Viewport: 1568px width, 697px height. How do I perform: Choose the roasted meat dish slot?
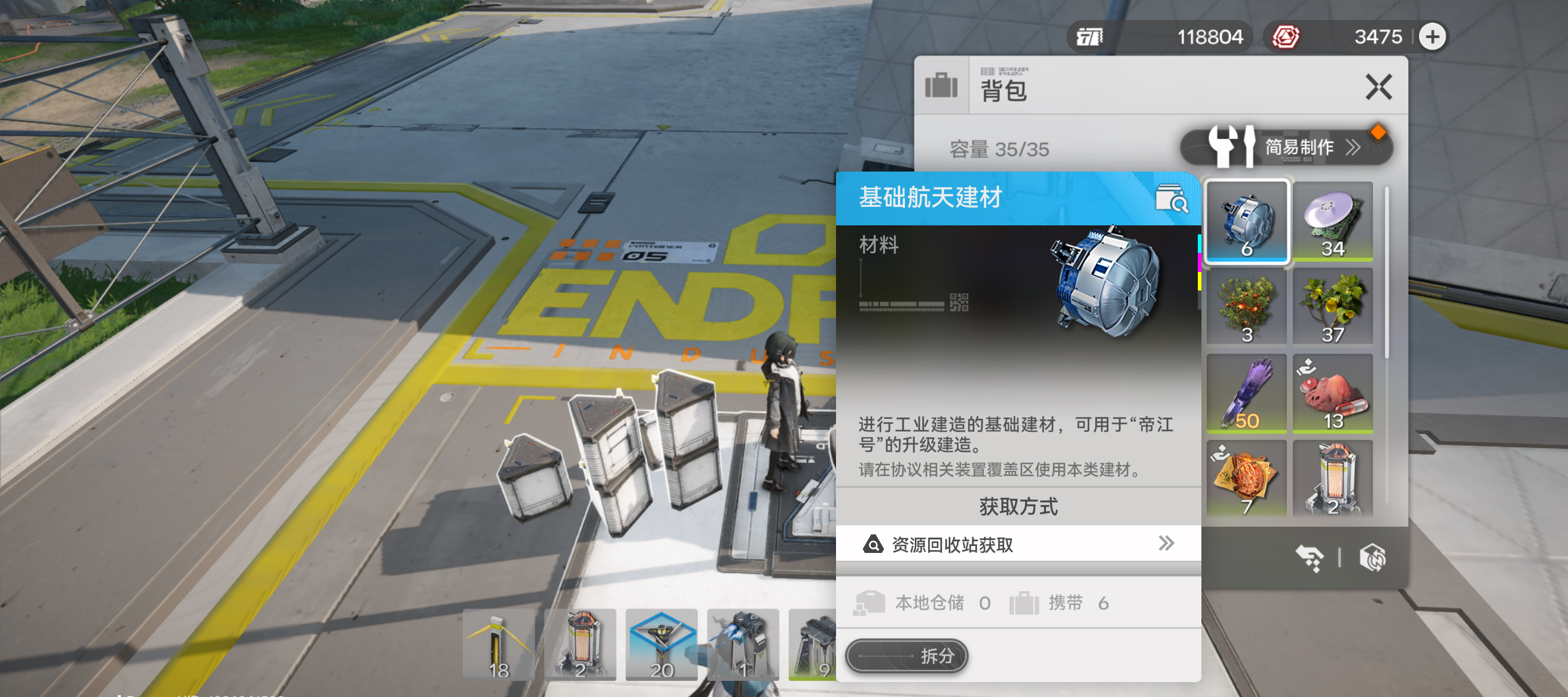point(1247,479)
